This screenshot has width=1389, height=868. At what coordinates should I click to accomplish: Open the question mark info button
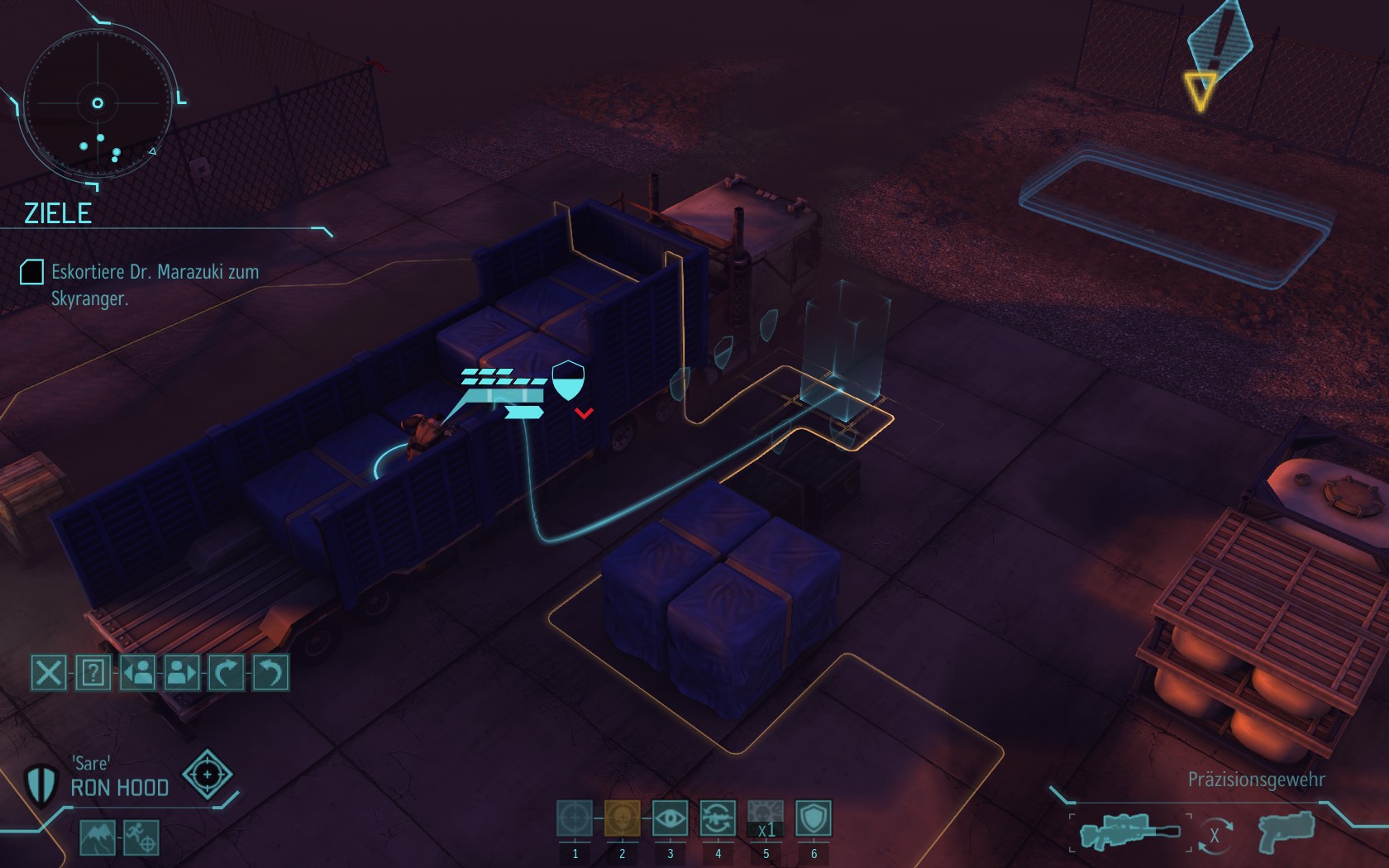pyautogui.click(x=93, y=673)
